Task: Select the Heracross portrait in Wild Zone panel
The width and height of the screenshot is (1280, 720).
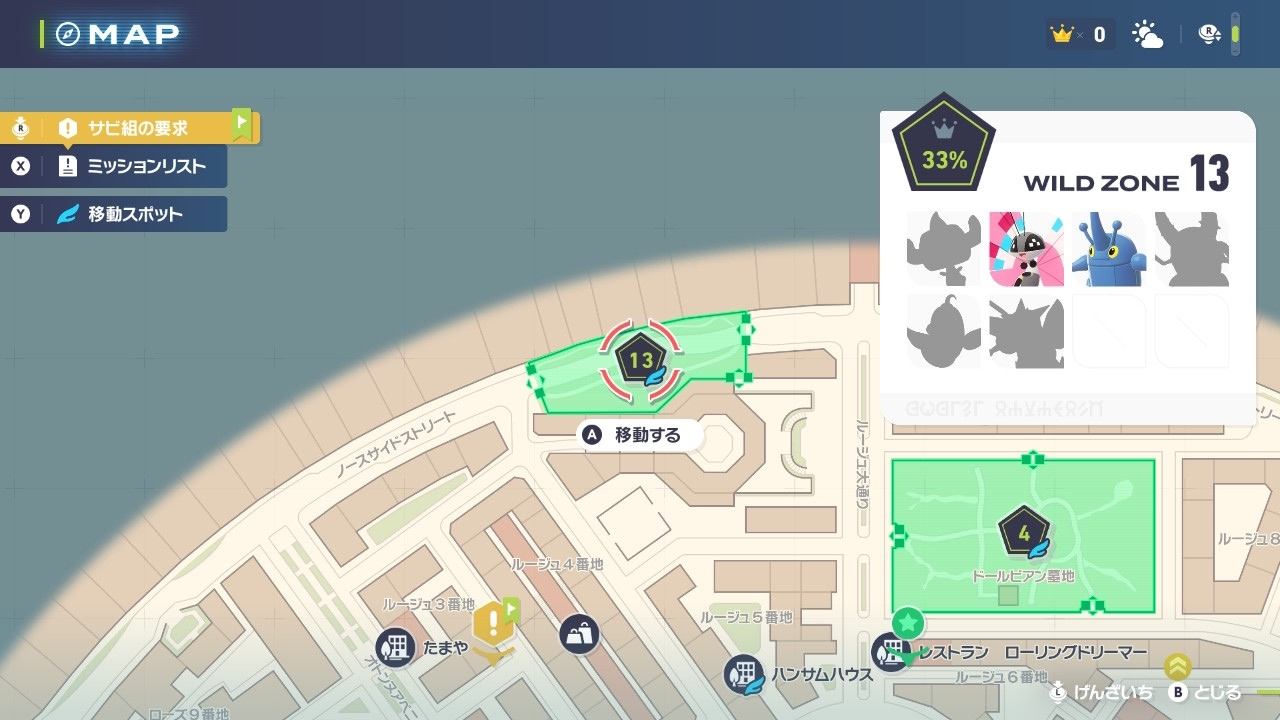Action: click(x=1107, y=249)
